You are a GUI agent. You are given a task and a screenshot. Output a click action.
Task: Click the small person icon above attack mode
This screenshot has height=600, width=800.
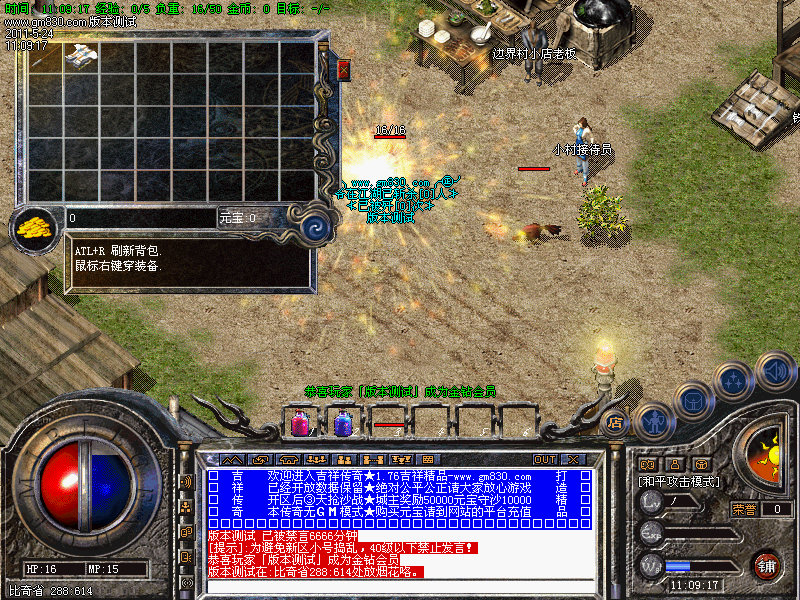click(674, 464)
